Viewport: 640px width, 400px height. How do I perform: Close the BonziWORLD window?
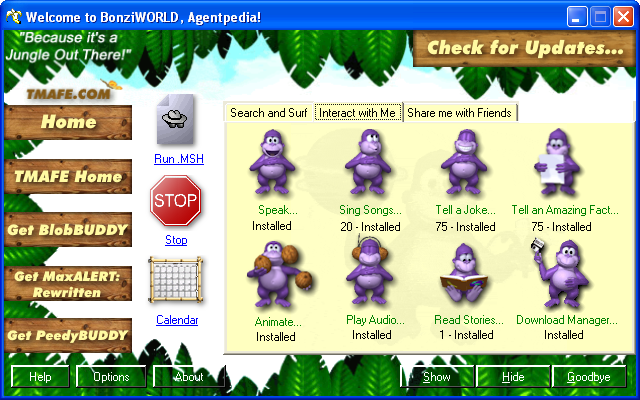[x=622, y=16]
